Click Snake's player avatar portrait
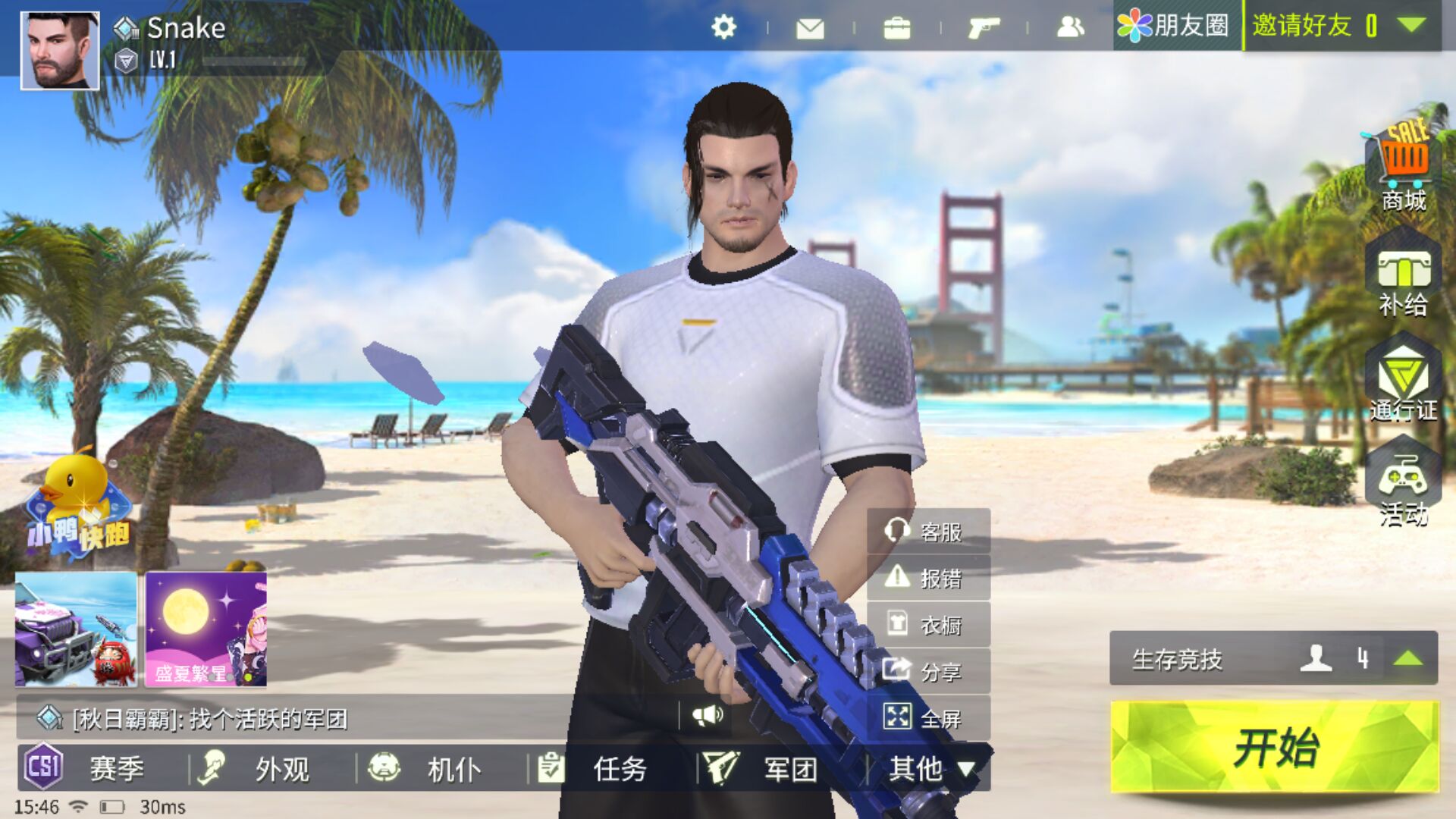Viewport: 1456px width, 819px height. pyautogui.click(x=59, y=51)
